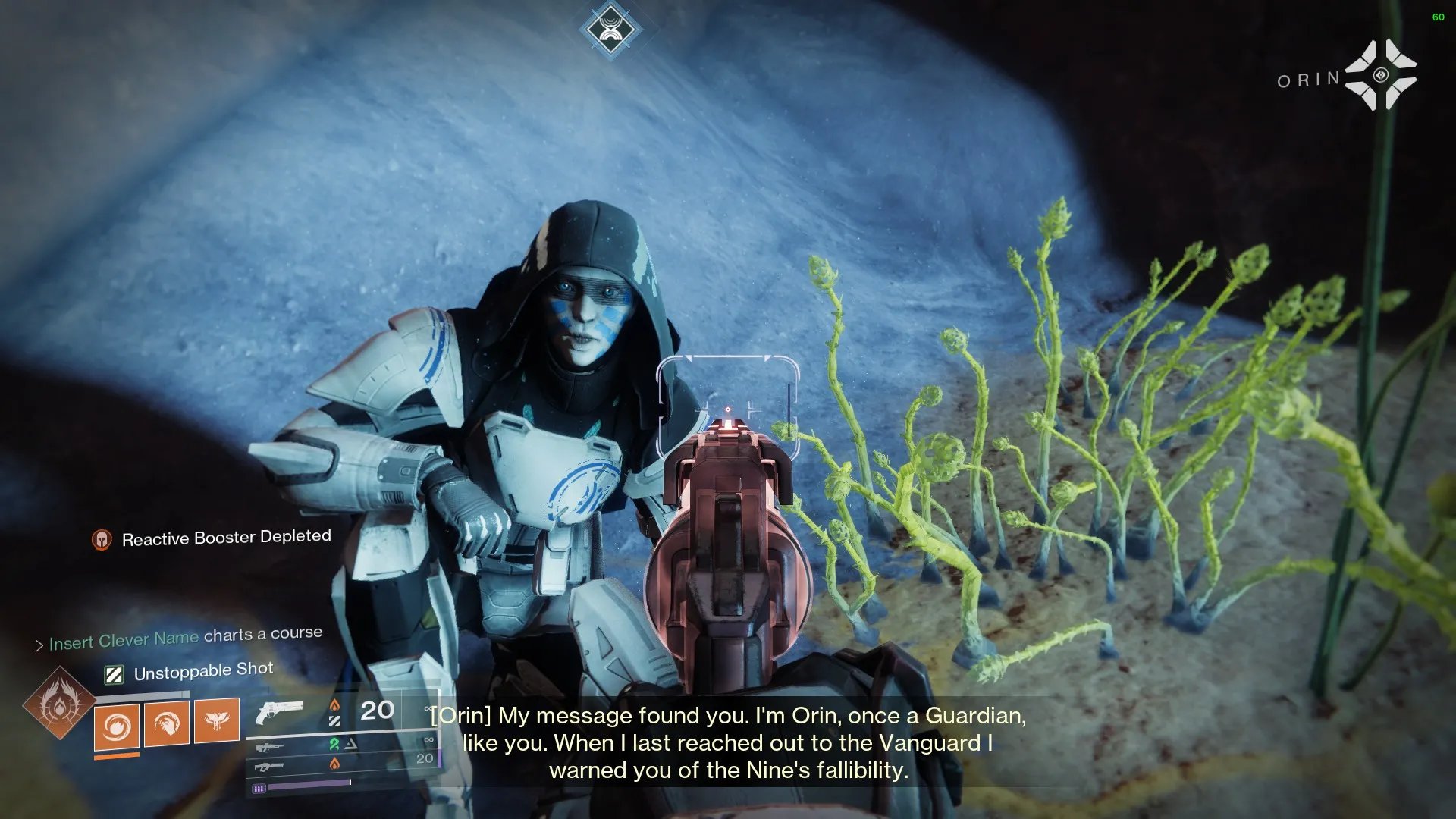Use the fist melee ability icon
The height and width of the screenshot is (819, 1456).
(x=167, y=723)
